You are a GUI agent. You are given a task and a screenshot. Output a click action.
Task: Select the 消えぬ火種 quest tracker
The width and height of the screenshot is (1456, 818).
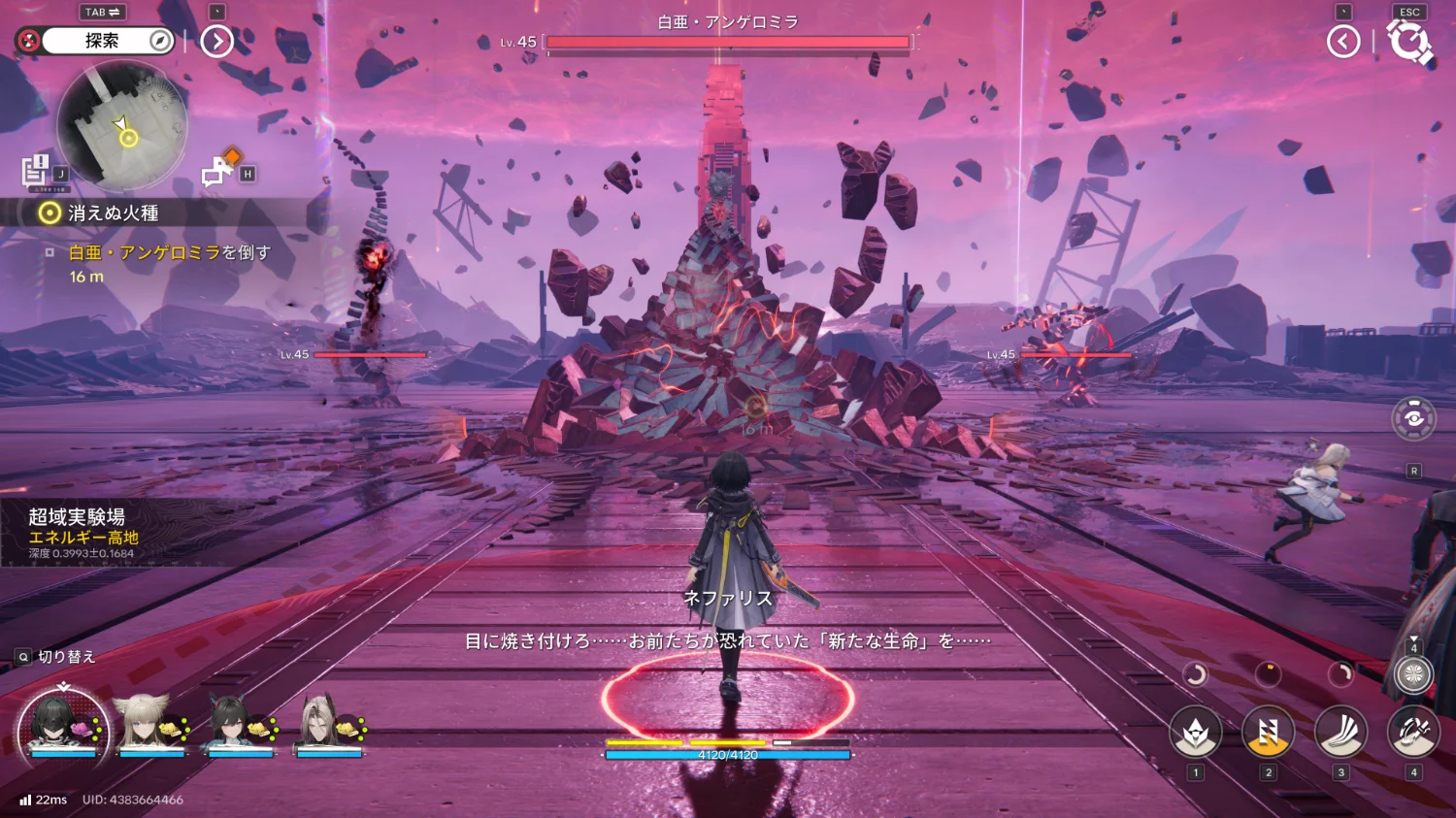point(112,213)
